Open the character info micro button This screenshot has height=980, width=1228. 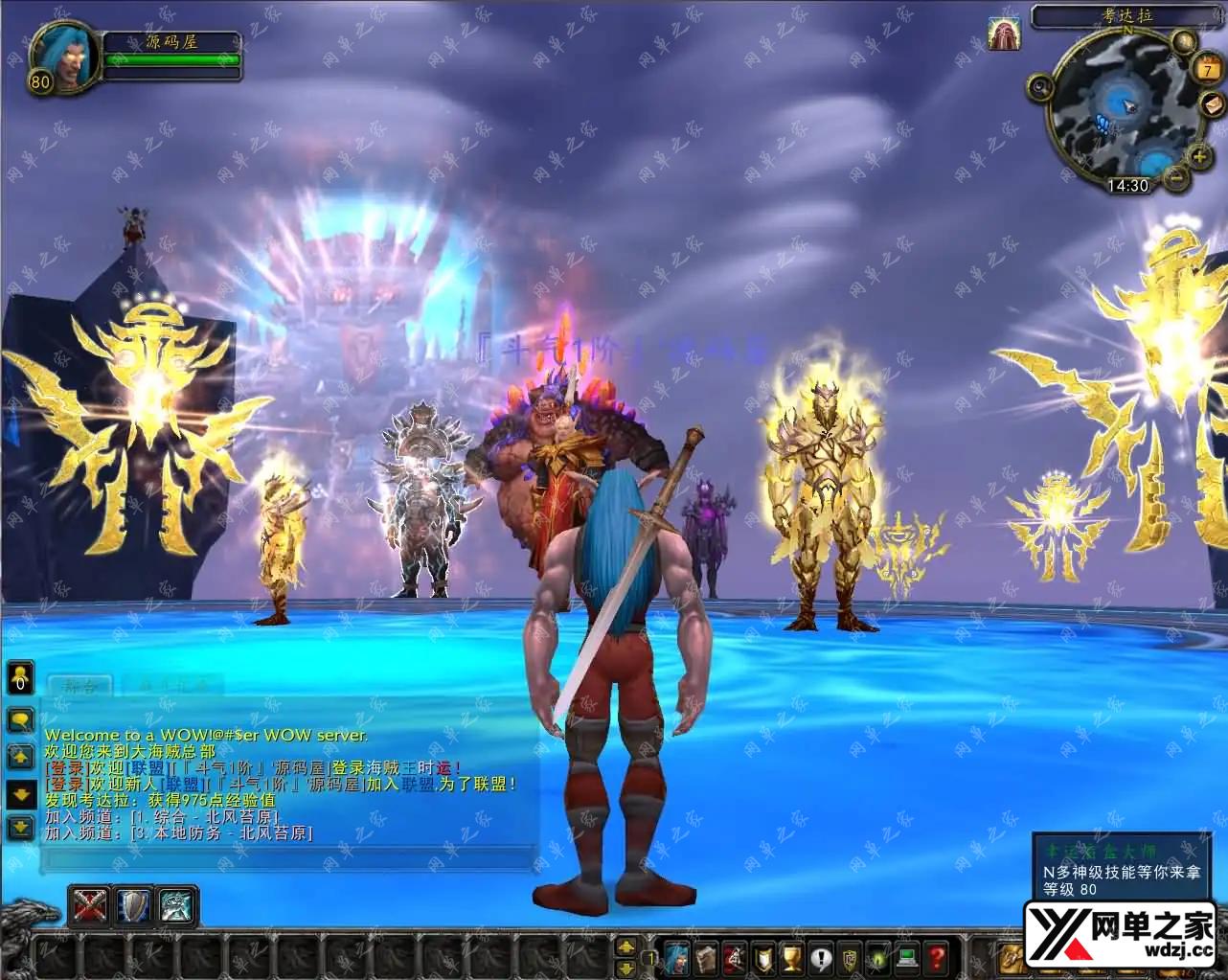pyautogui.click(x=677, y=957)
